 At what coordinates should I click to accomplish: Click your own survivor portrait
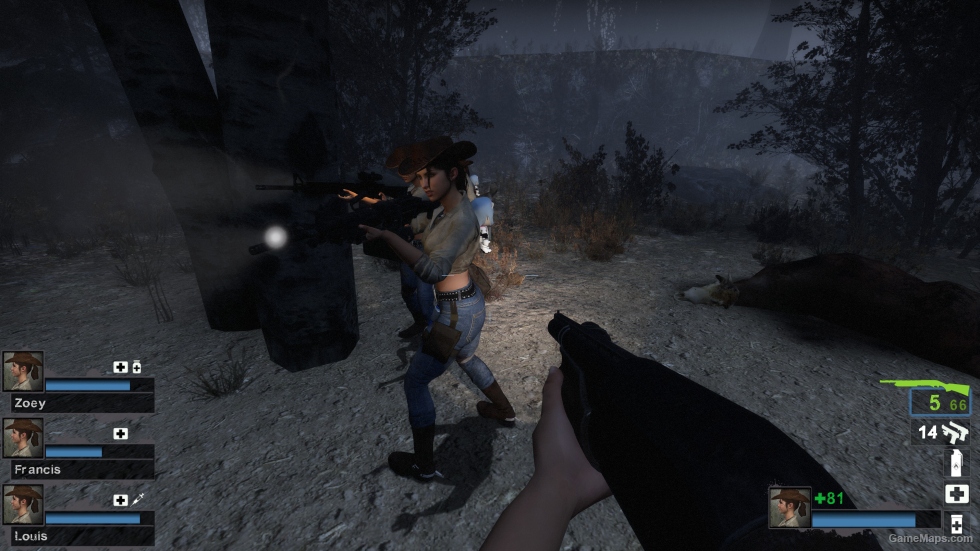(x=789, y=507)
